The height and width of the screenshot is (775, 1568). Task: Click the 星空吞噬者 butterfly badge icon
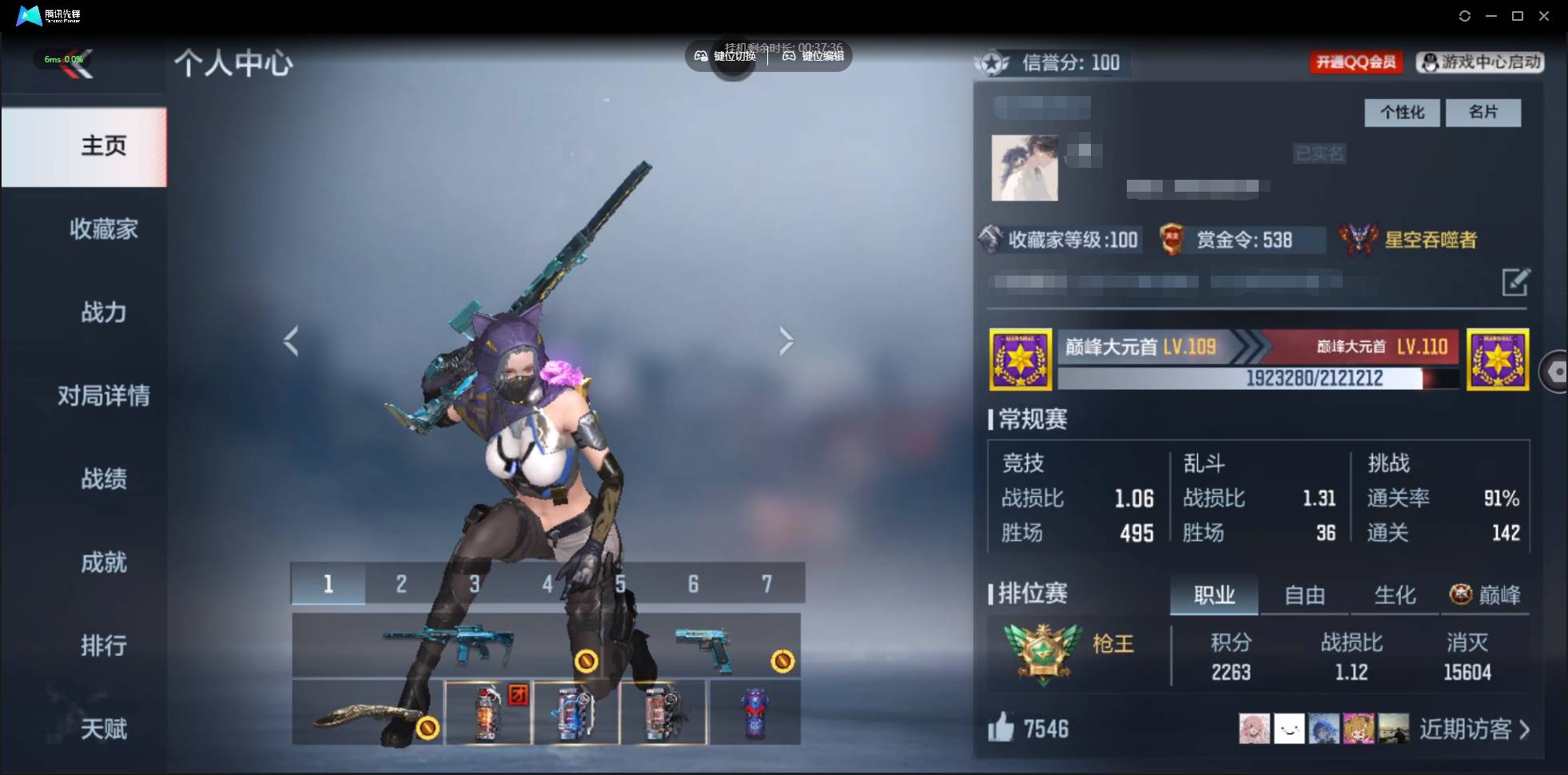coord(1359,239)
